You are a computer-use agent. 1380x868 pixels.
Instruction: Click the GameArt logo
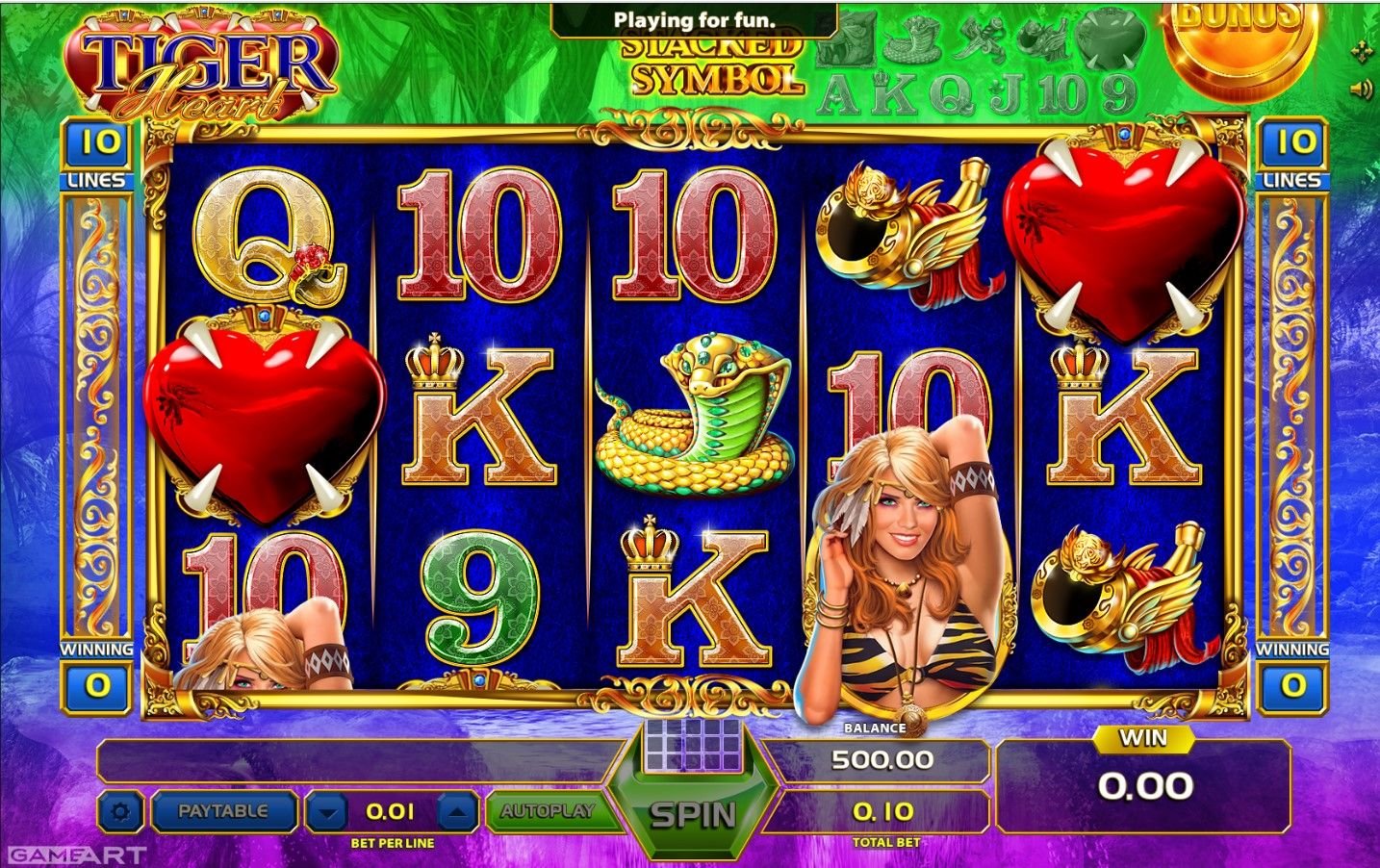(75, 855)
